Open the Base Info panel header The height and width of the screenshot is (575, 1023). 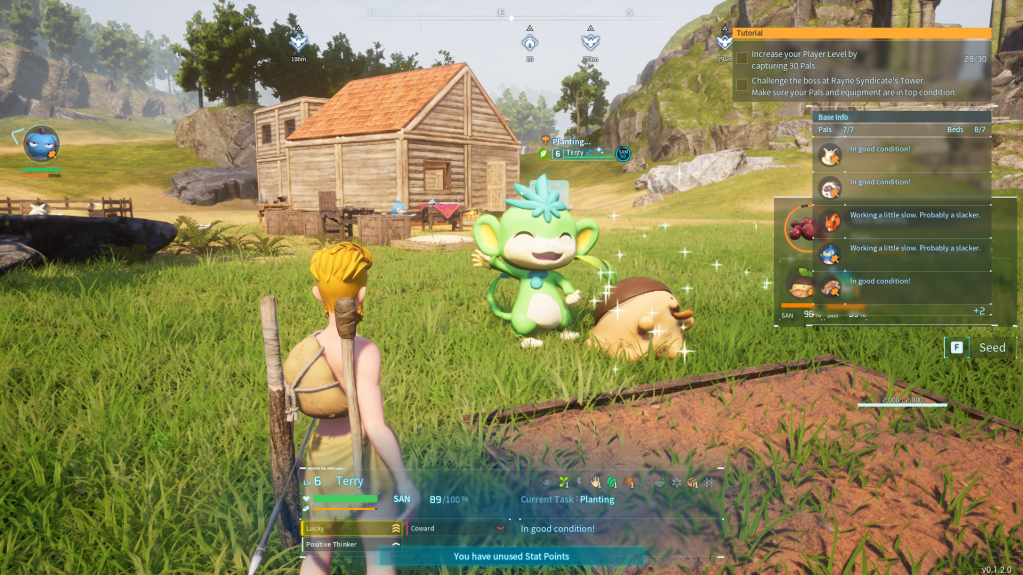pyautogui.click(x=902, y=117)
